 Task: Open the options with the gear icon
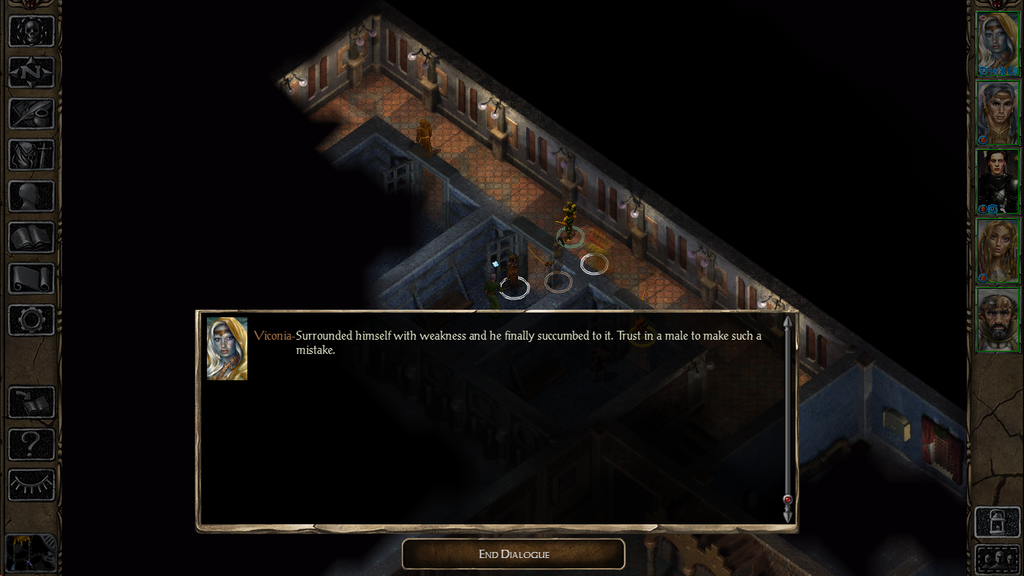(31, 320)
